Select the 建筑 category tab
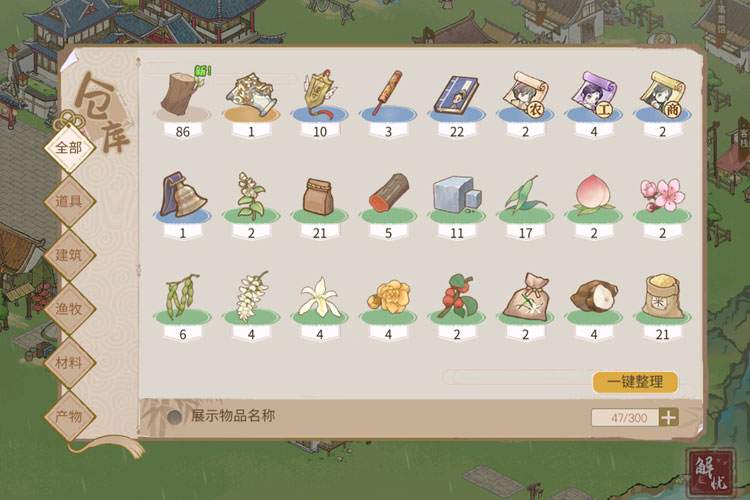Viewport: 750px width, 500px height. [x=68, y=254]
